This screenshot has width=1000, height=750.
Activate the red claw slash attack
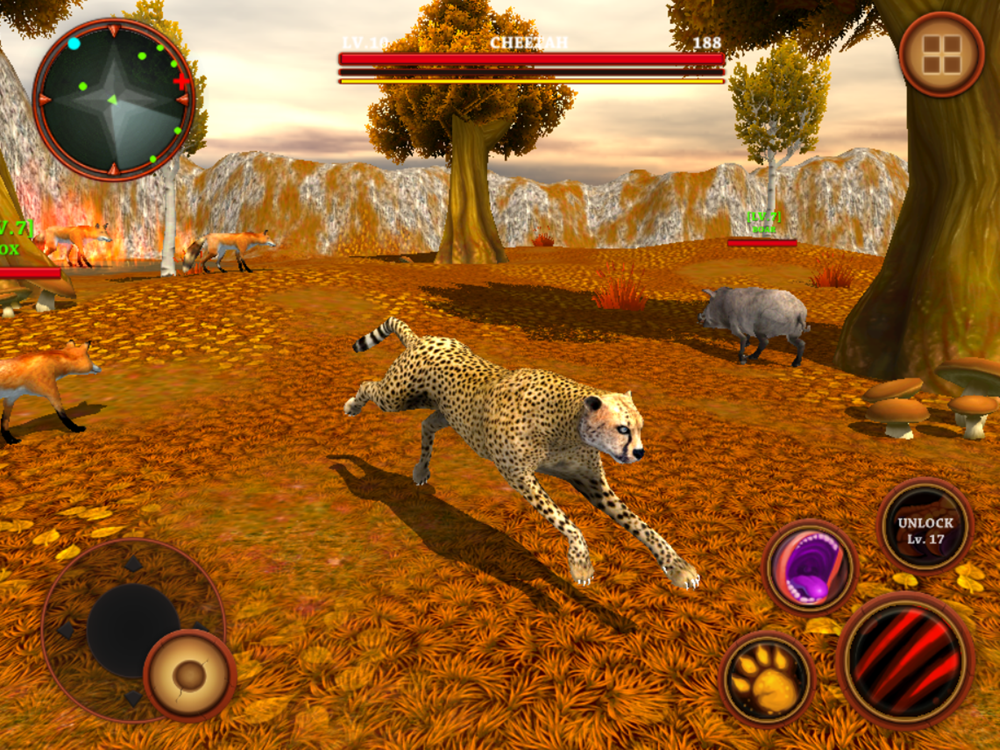[x=905, y=660]
